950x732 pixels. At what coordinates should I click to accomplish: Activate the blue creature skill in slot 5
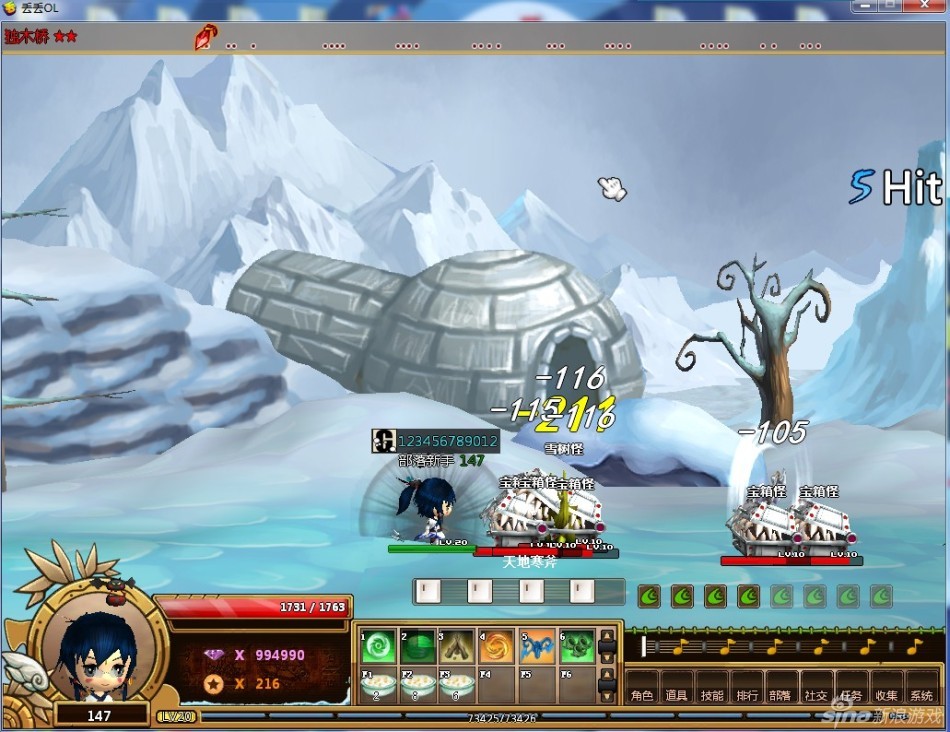[536, 647]
